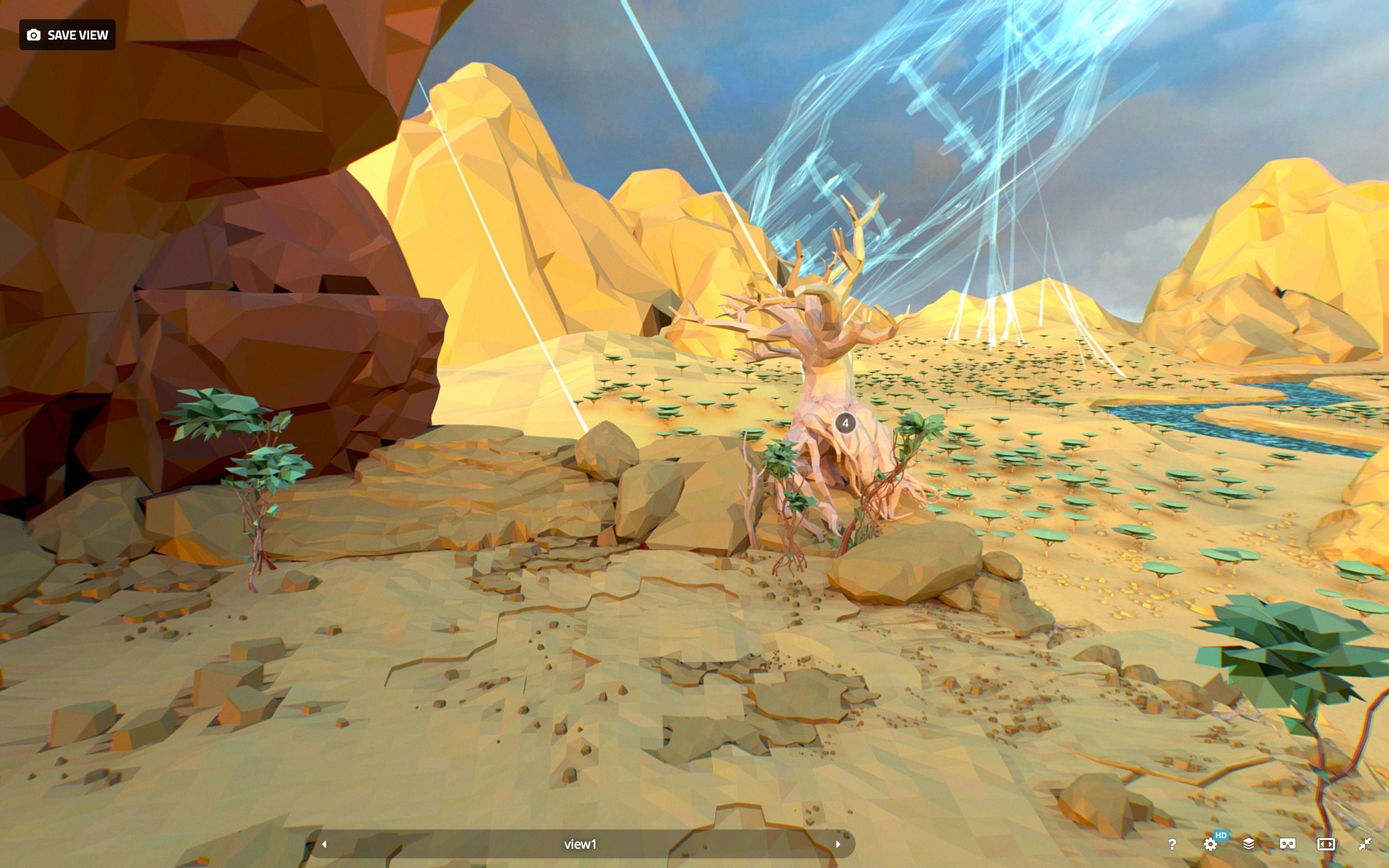The height and width of the screenshot is (868, 1389).
Task: Open the help question mark
Action: [x=1172, y=844]
